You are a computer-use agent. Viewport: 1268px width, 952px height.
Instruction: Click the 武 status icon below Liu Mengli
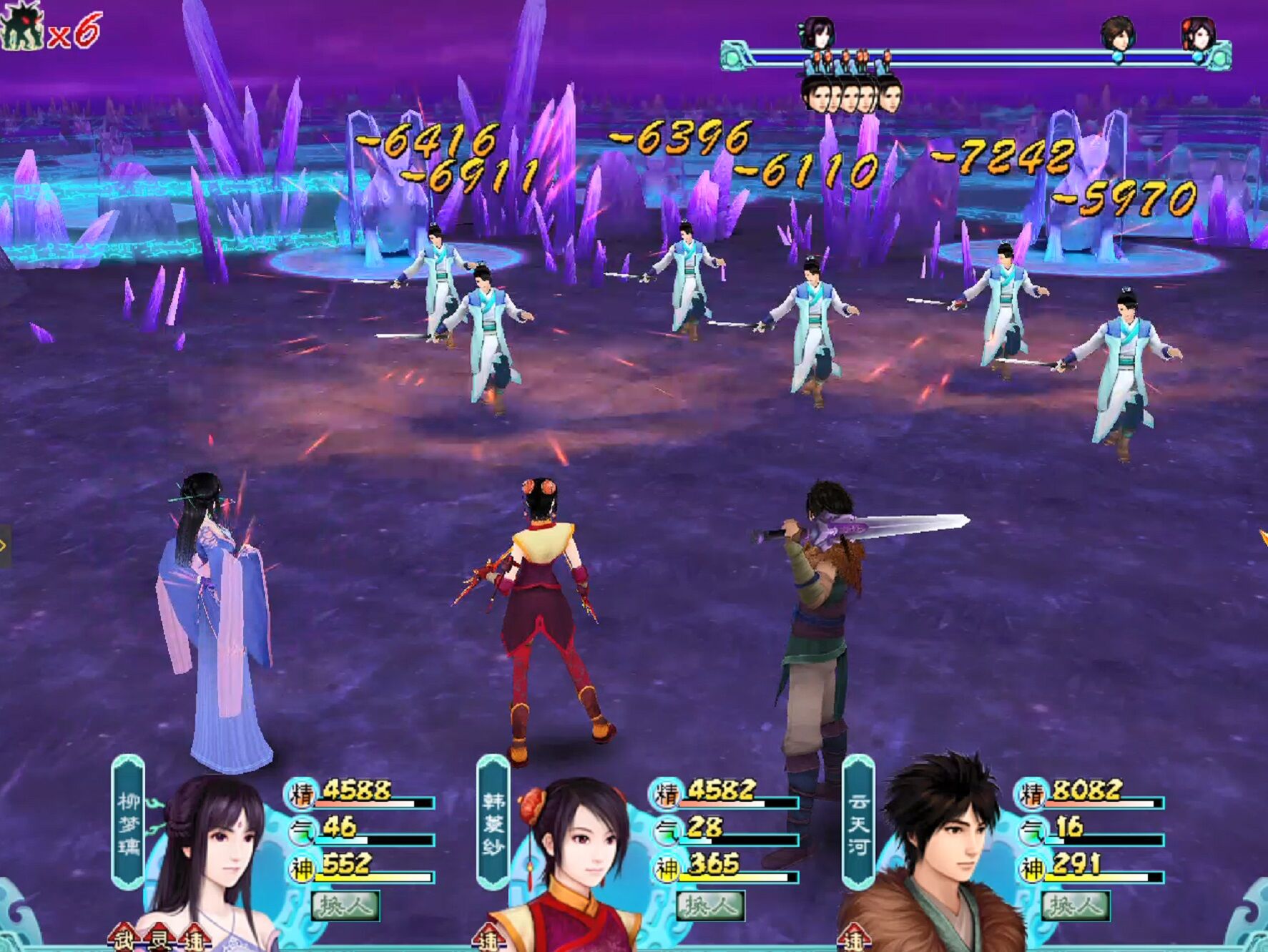[x=124, y=939]
